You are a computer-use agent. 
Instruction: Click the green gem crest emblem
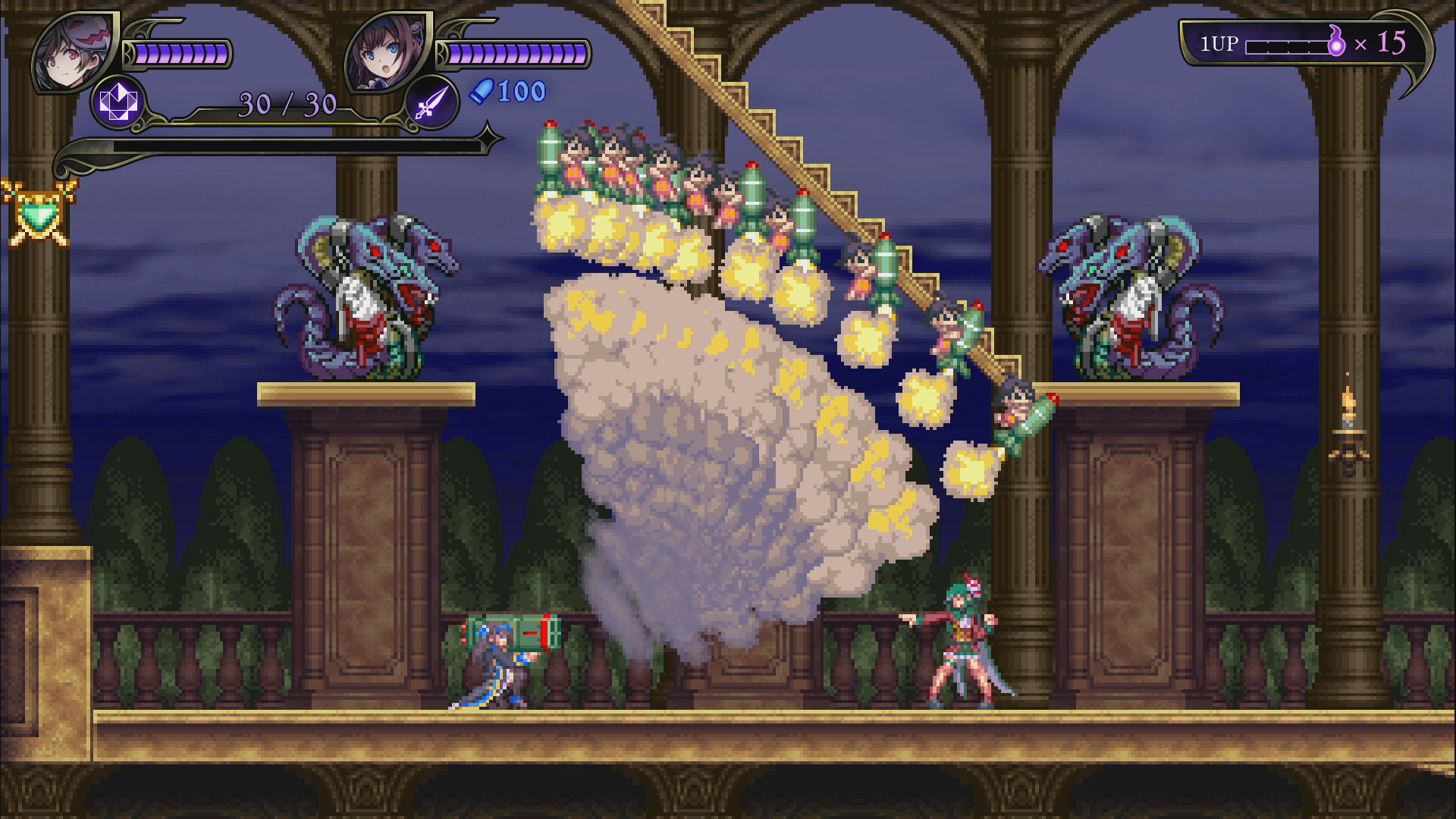pyautogui.click(x=38, y=214)
